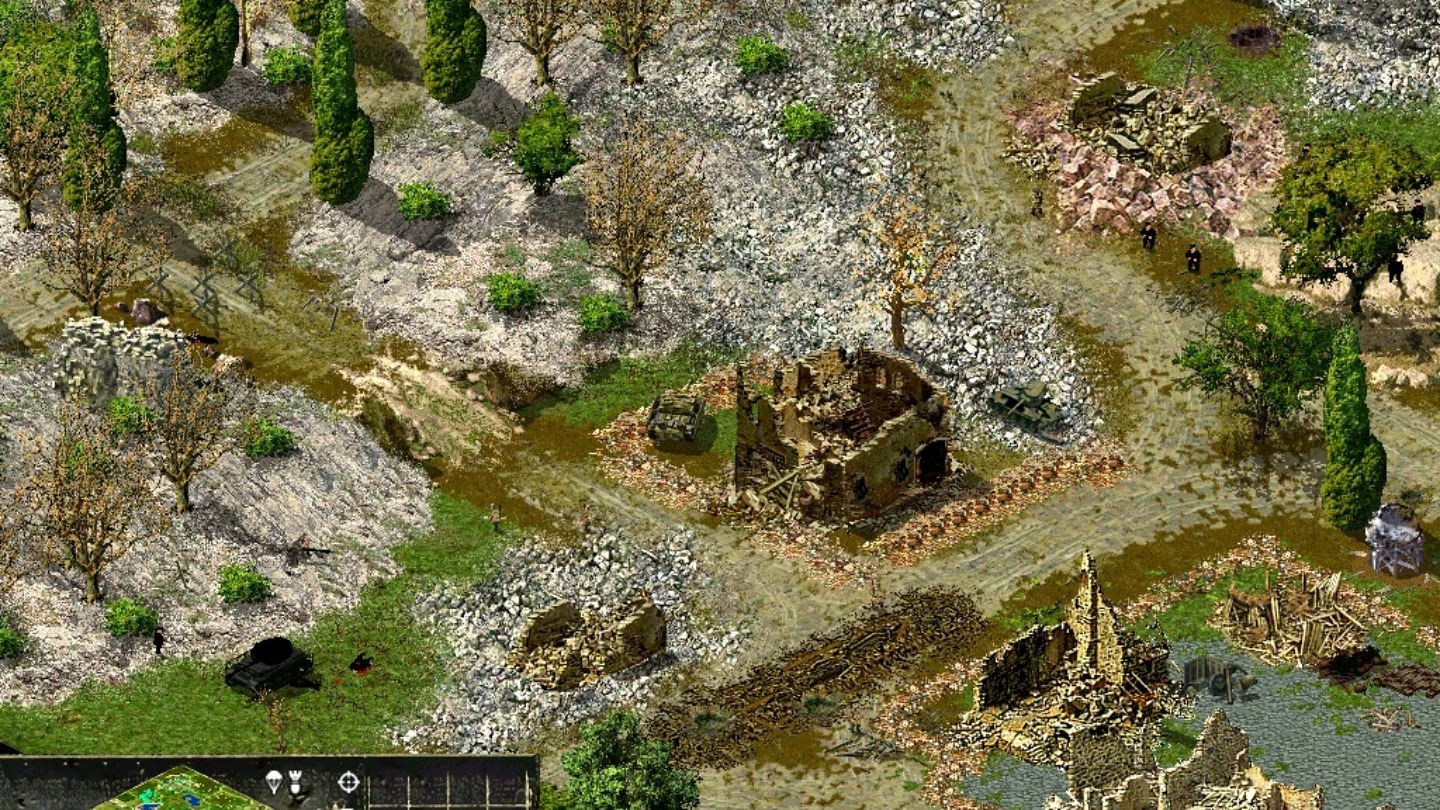Activate the crosshair targeting icon

point(348,781)
